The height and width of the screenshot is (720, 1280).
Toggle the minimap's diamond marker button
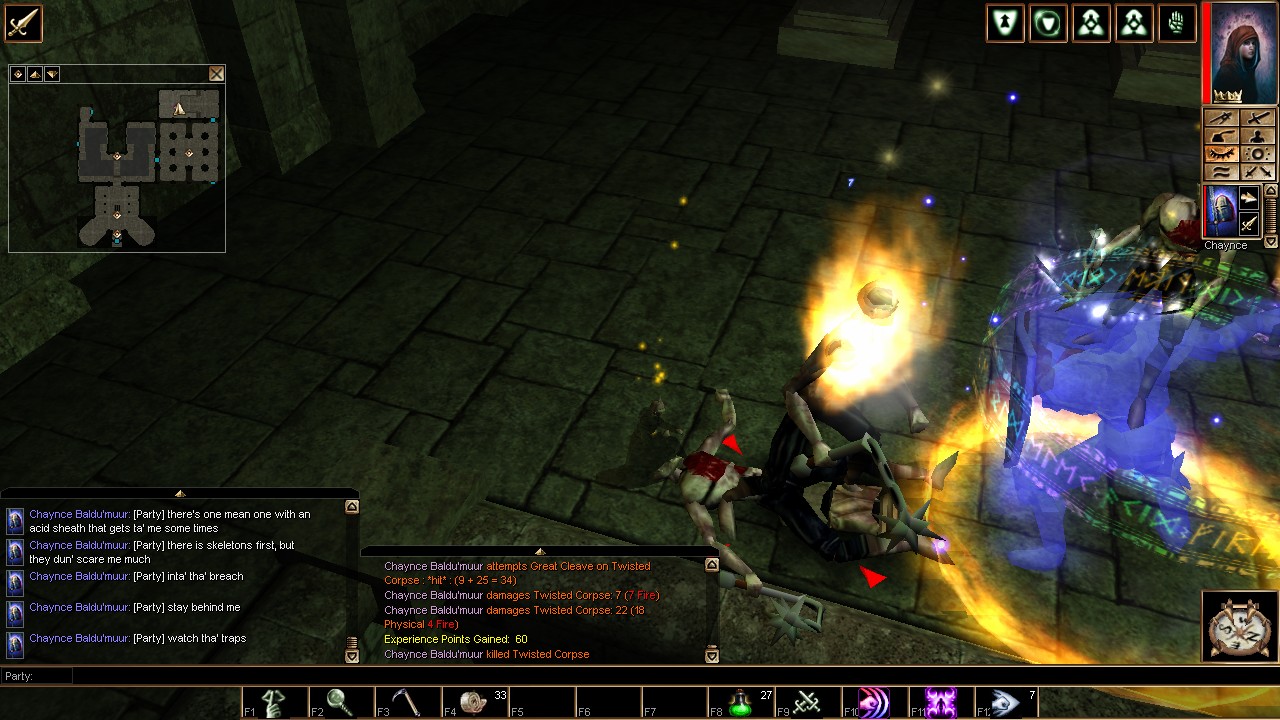click(18, 74)
